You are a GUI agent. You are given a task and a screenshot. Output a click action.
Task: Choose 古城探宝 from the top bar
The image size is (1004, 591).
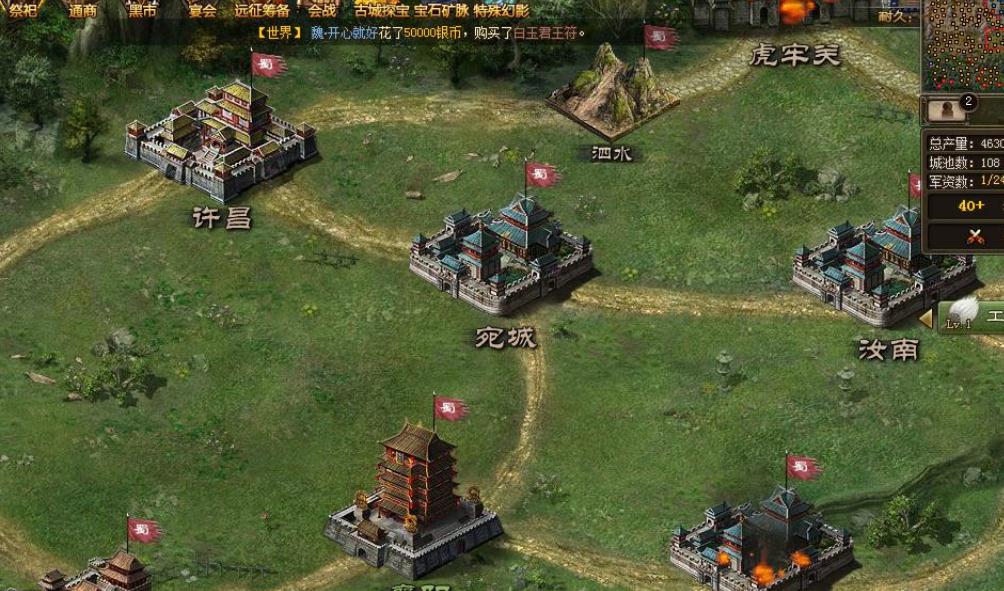pyautogui.click(x=381, y=11)
